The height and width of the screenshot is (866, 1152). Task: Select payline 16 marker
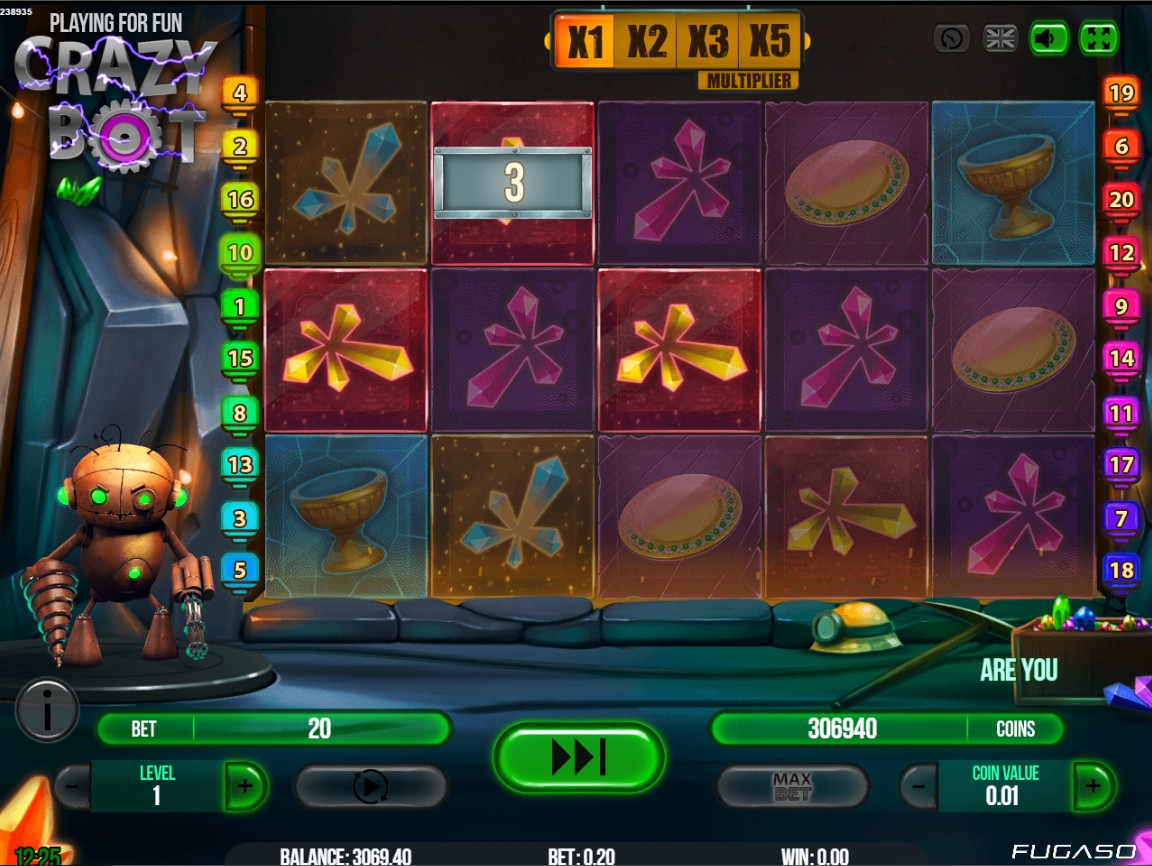point(240,199)
